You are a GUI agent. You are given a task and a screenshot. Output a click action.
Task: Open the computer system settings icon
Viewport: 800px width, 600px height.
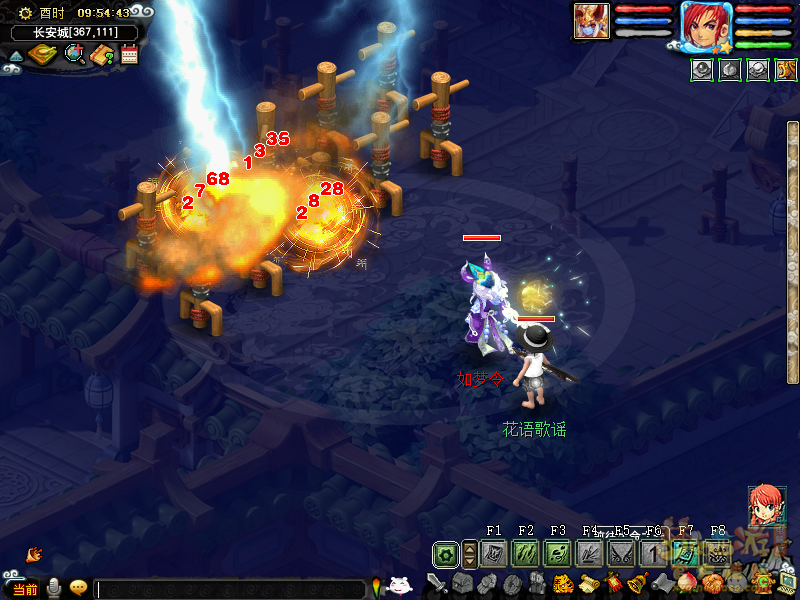tap(788, 582)
